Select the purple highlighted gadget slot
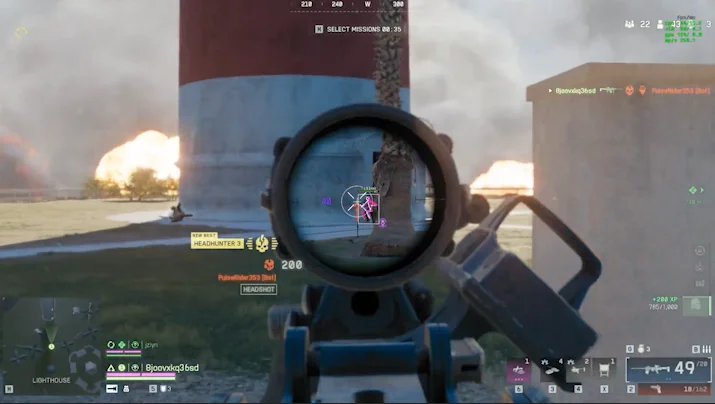 pyautogui.click(x=518, y=370)
